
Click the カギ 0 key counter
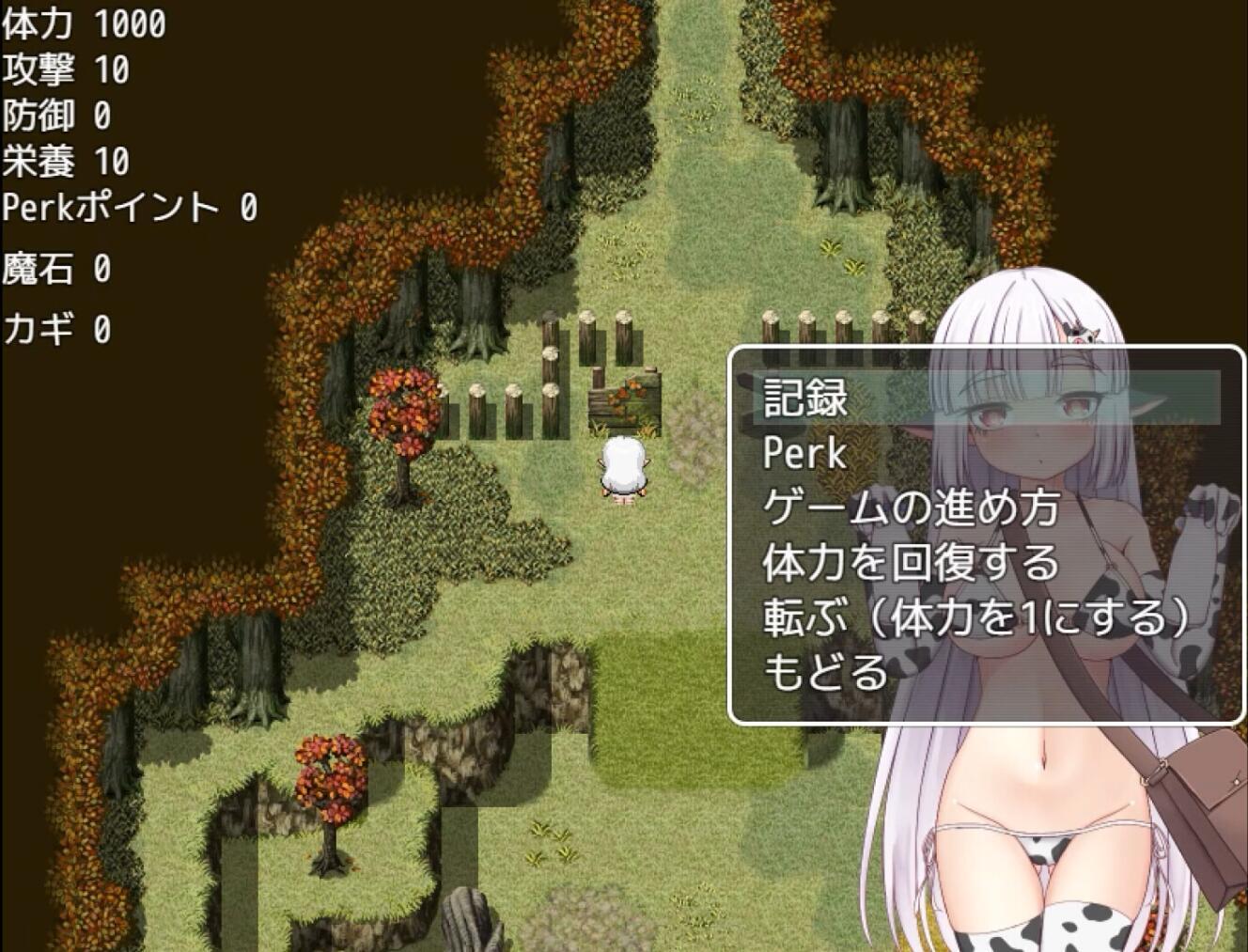(x=58, y=329)
